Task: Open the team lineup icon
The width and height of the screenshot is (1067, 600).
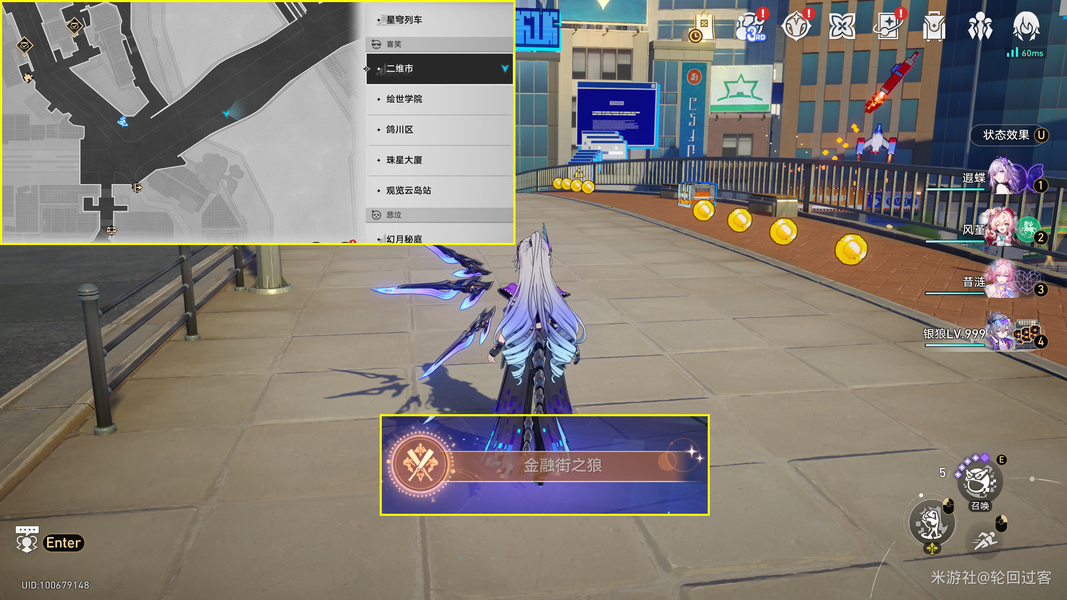Action: 980,27
